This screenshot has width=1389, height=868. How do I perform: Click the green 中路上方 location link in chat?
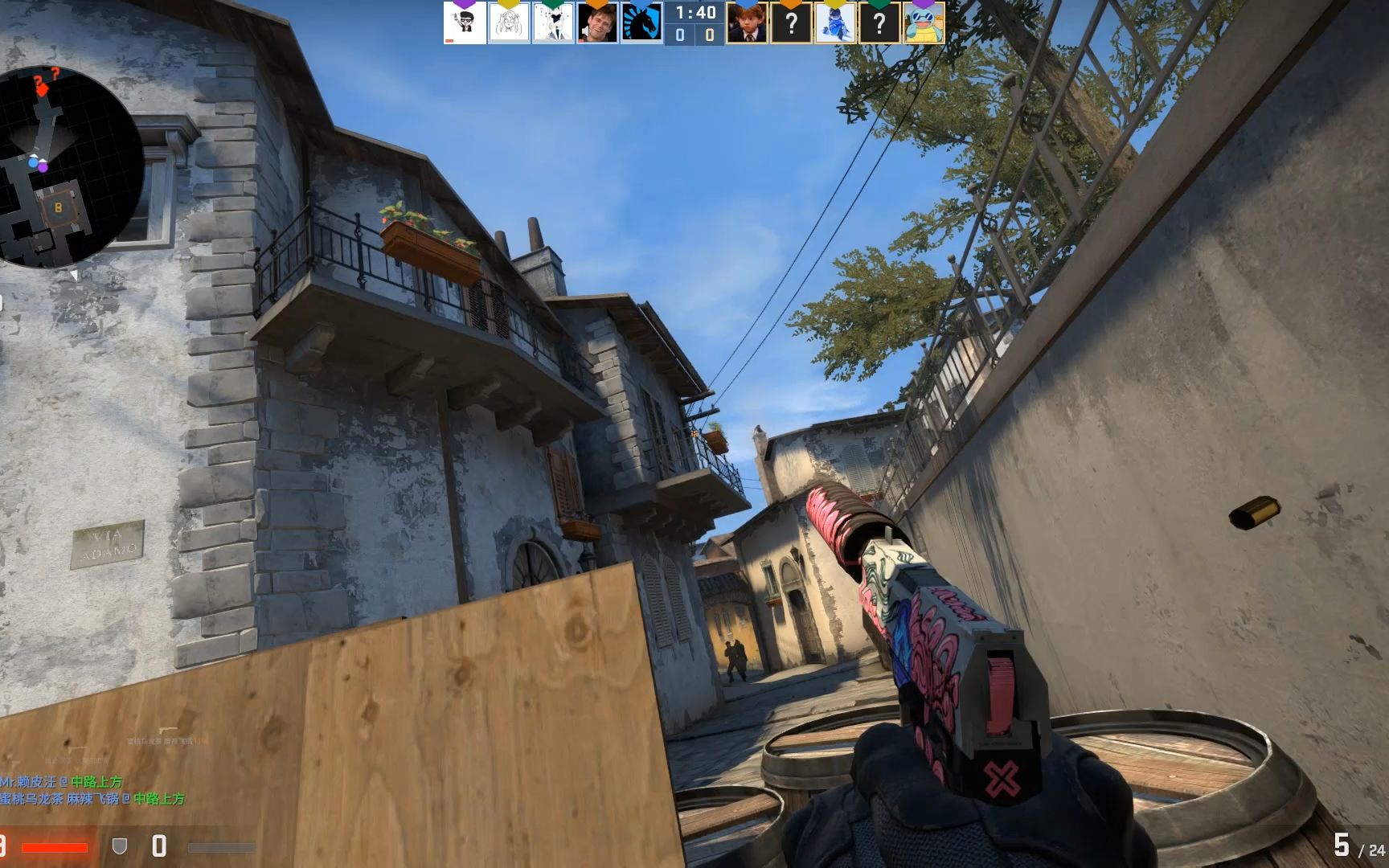pyautogui.click(x=96, y=781)
